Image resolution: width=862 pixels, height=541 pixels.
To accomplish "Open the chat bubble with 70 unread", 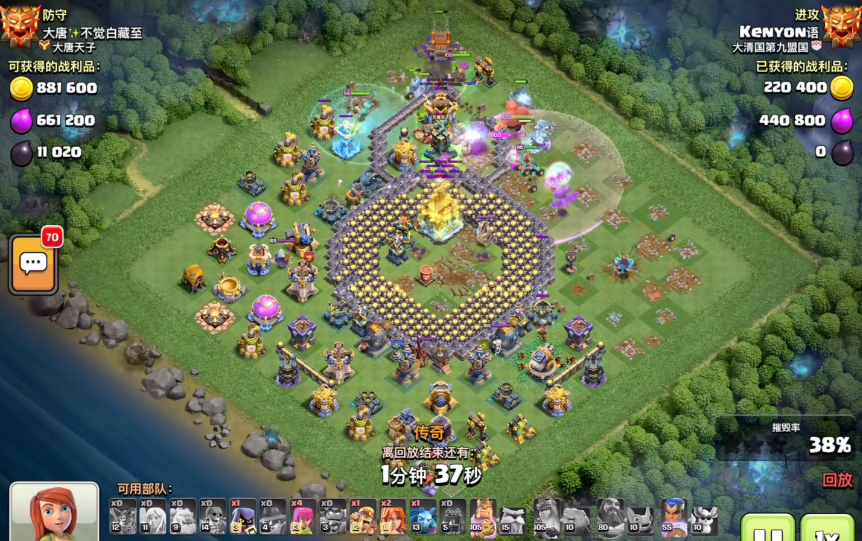I will pos(33,264).
